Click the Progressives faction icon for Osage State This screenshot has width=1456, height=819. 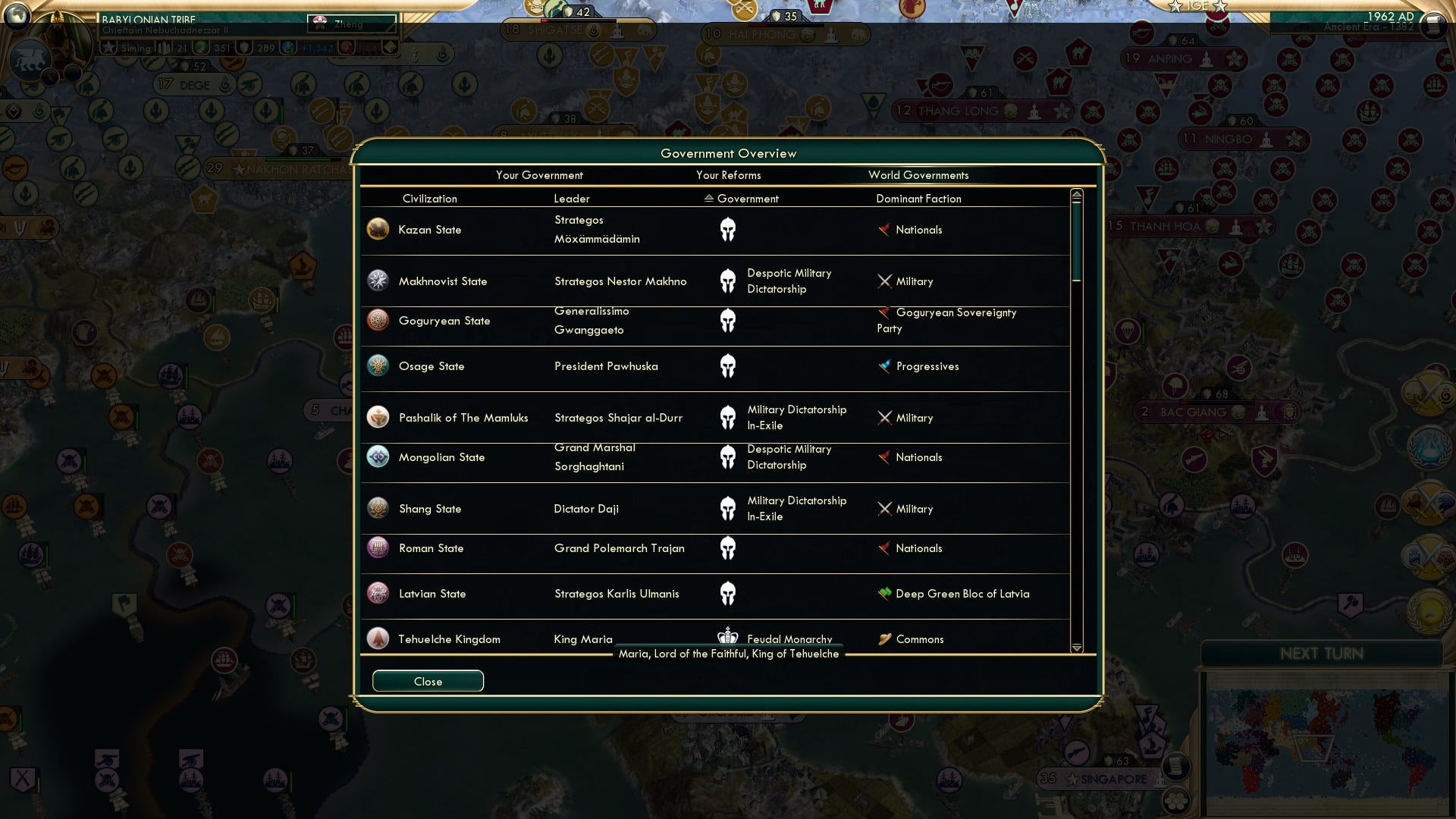tap(884, 366)
